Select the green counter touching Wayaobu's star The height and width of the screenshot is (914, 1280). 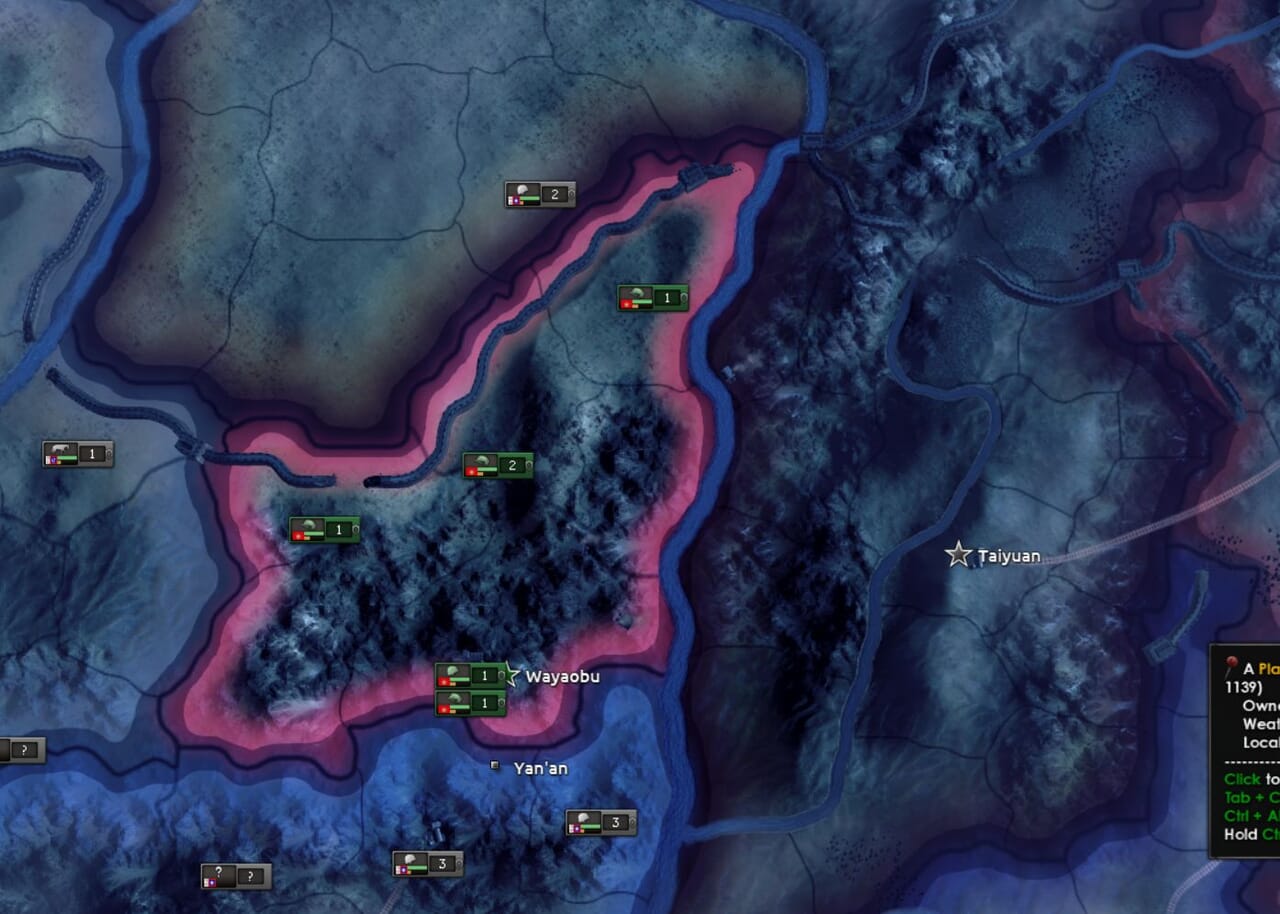[471, 676]
